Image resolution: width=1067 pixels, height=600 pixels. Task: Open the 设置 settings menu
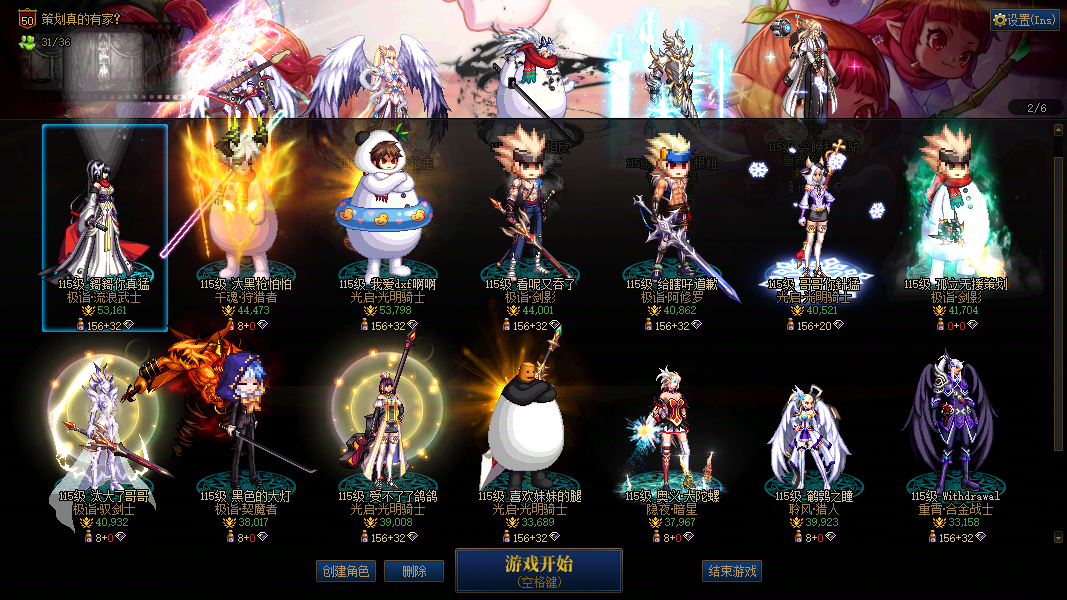(1025, 20)
